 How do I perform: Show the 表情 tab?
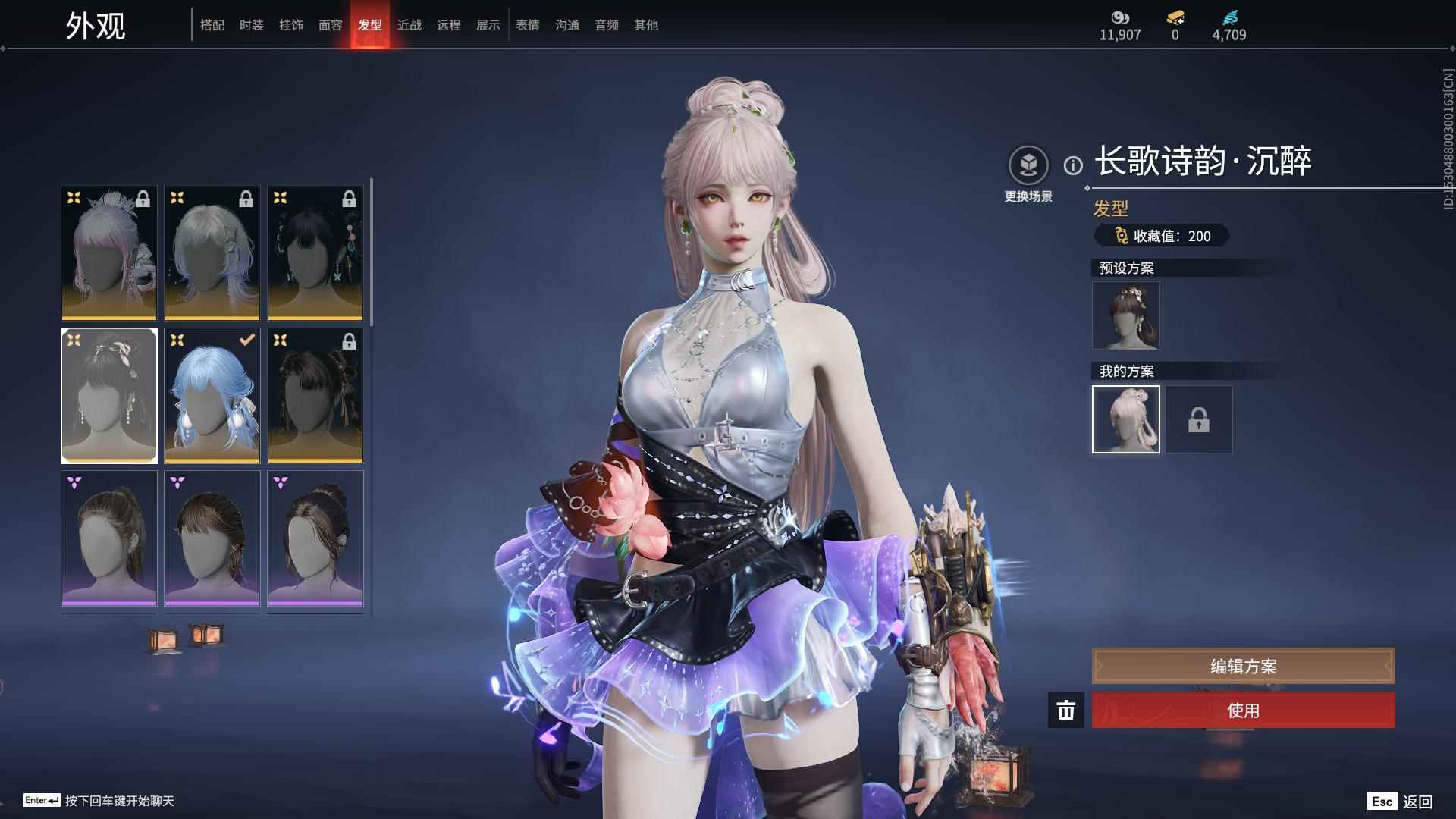(x=527, y=25)
